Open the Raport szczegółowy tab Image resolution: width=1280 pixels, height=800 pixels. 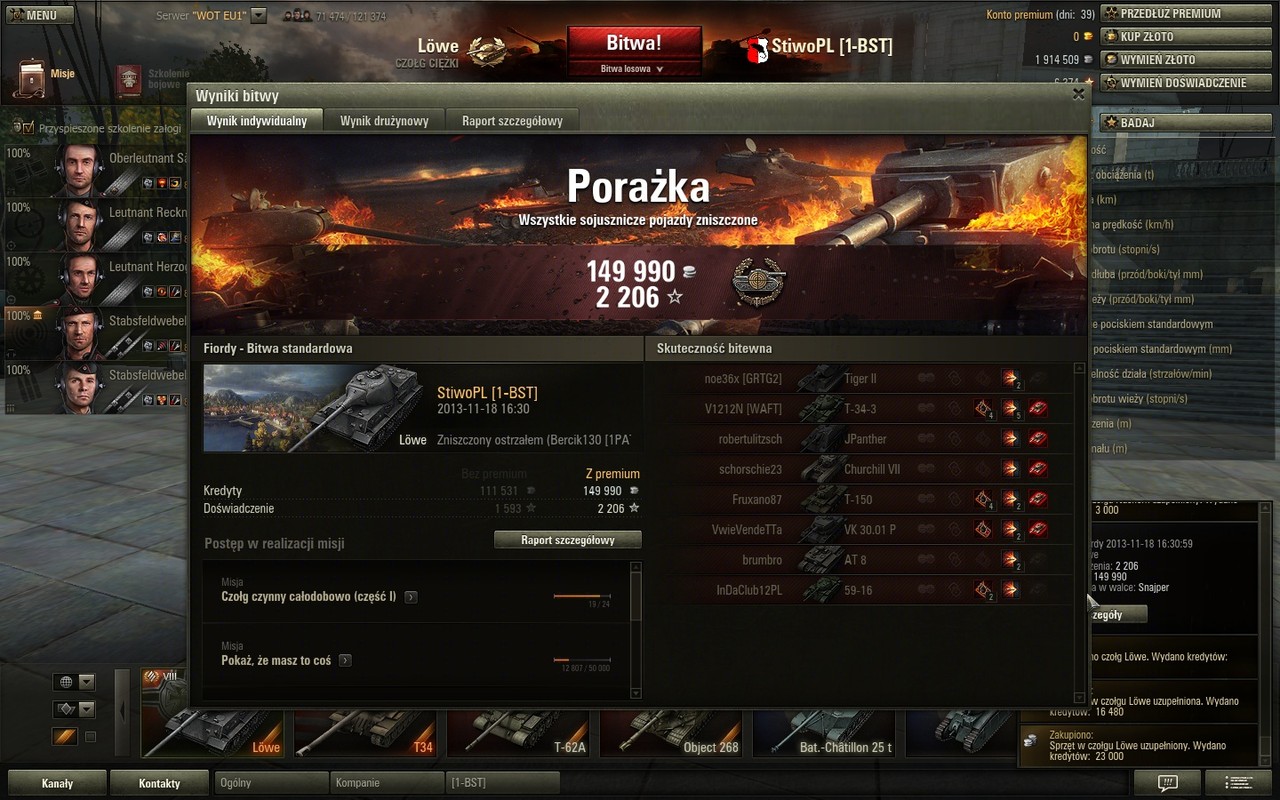click(512, 121)
